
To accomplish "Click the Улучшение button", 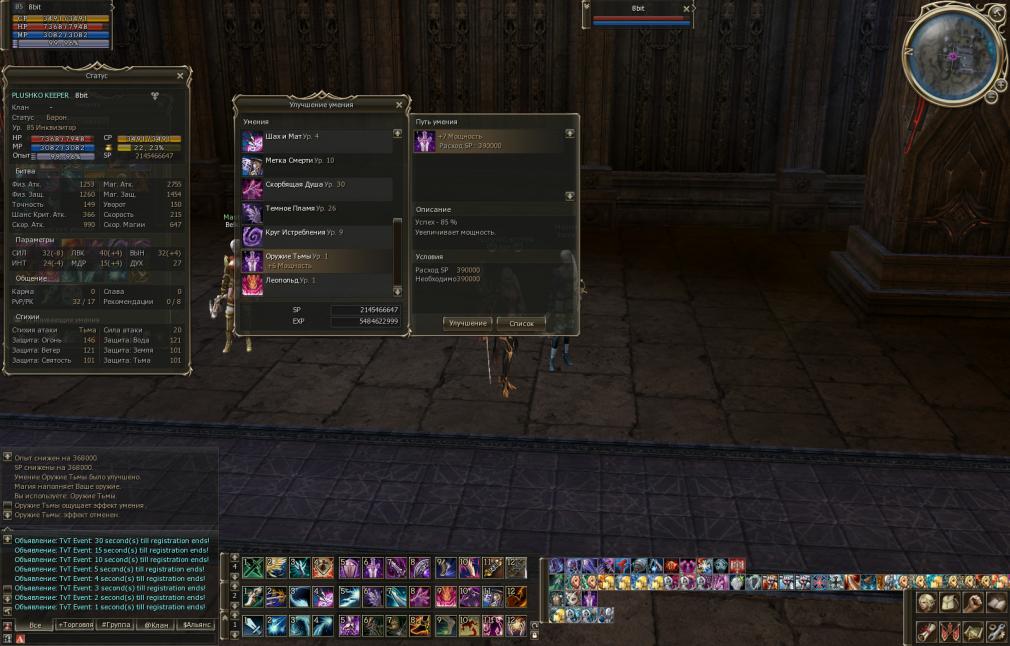I will point(467,323).
